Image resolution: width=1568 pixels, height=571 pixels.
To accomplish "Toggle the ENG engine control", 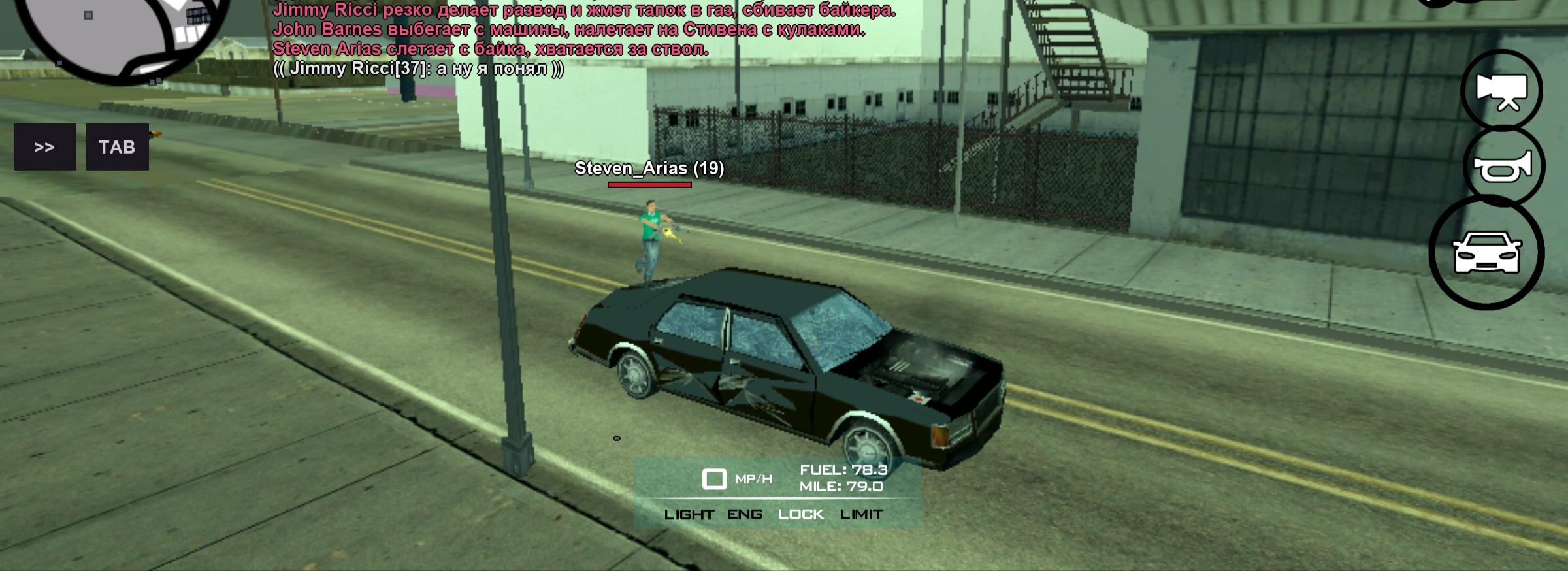I will [x=745, y=515].
